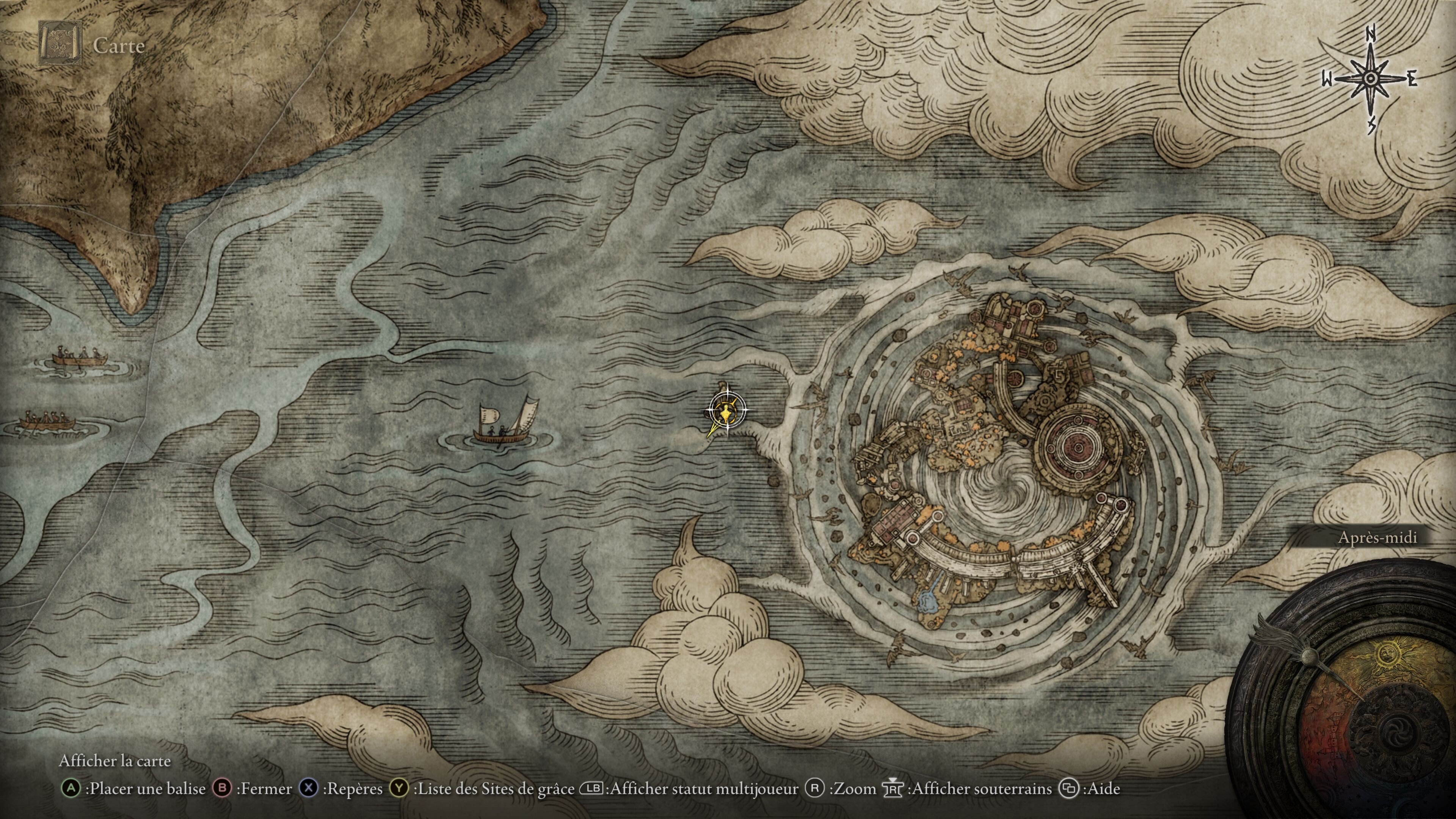
Task: Click the Y button icon for grace sites list
Action: tap(399, 789)
